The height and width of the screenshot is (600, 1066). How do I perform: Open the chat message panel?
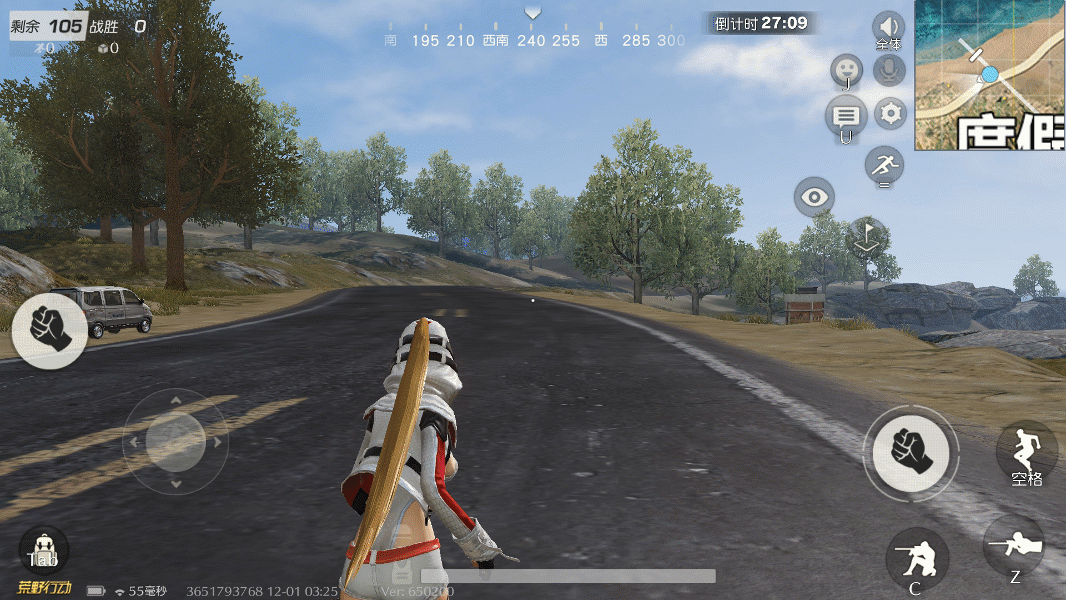coord(846,116)
